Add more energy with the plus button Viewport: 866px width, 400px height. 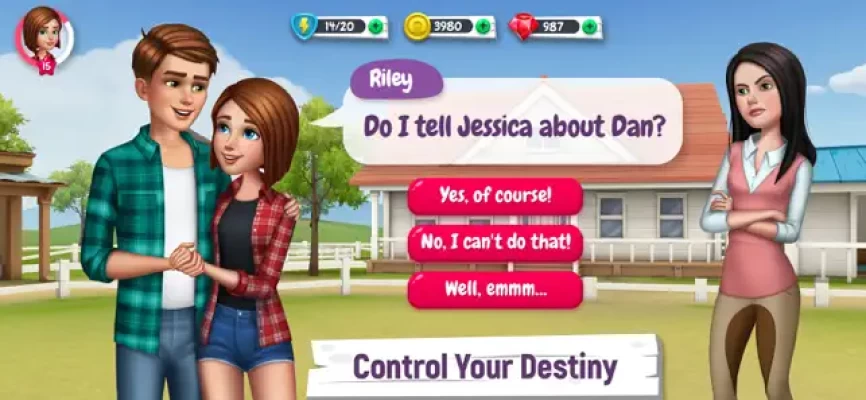click(x=376, y=27)
